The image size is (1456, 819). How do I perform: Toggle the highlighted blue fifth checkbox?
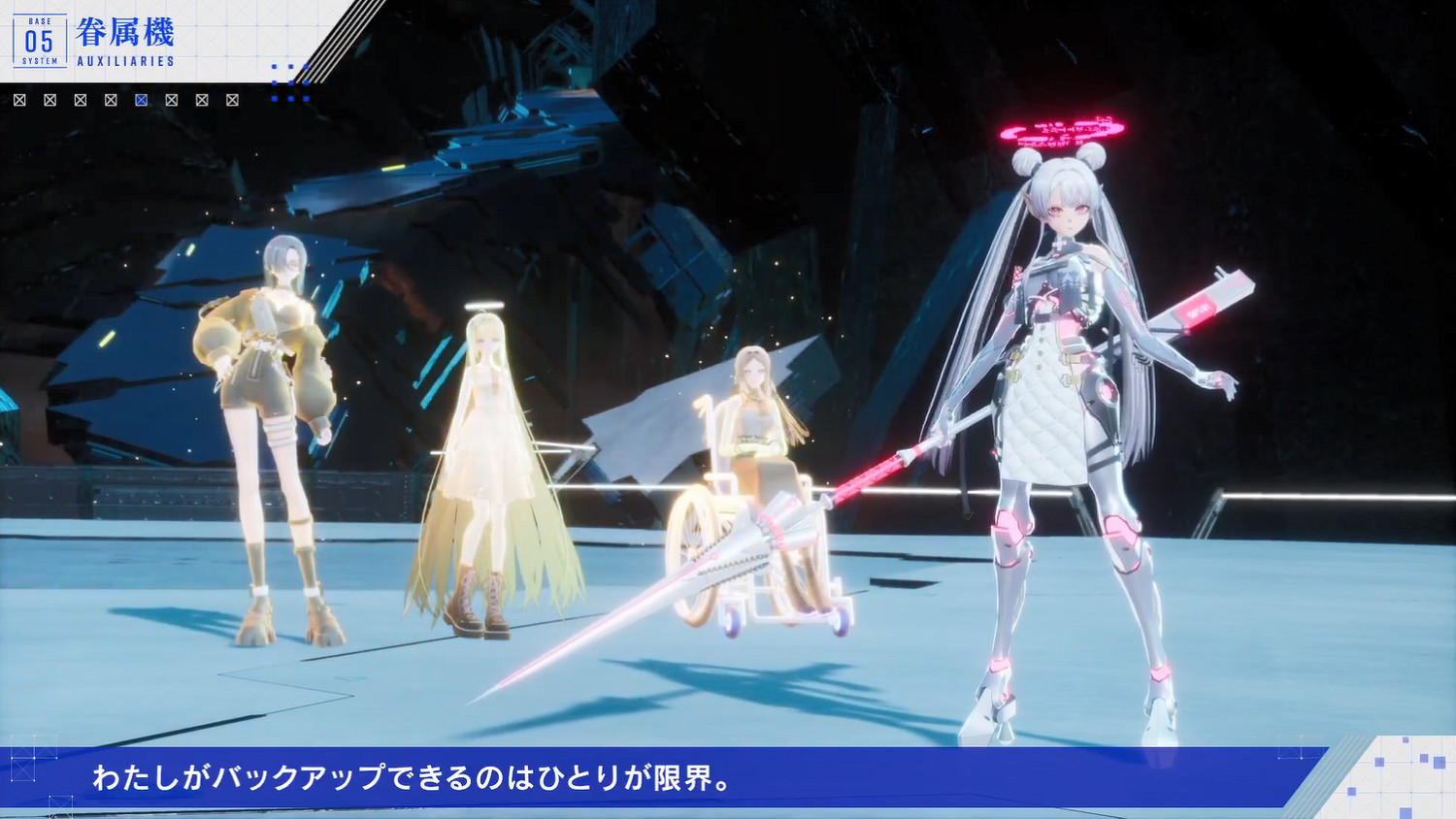click(140, 99)
